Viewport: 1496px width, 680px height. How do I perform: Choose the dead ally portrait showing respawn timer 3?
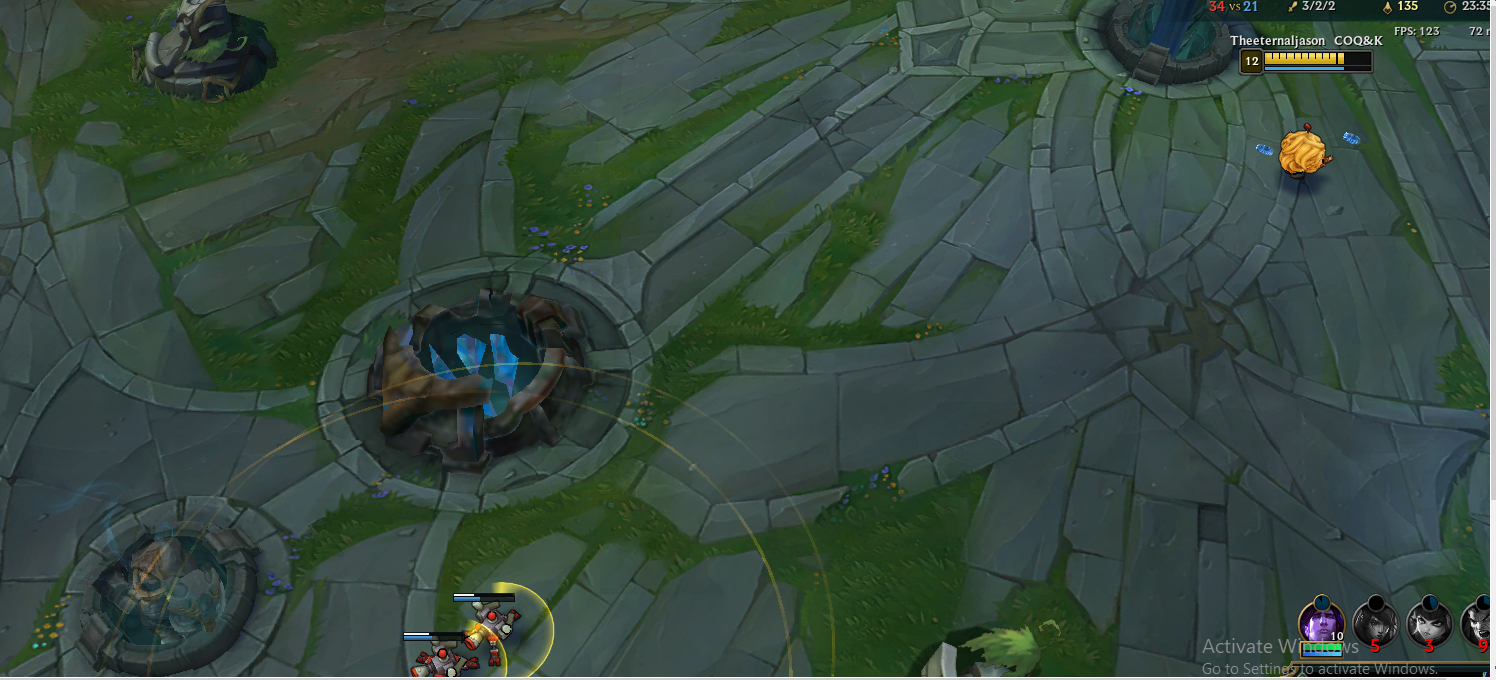[x=1429, y=623]
